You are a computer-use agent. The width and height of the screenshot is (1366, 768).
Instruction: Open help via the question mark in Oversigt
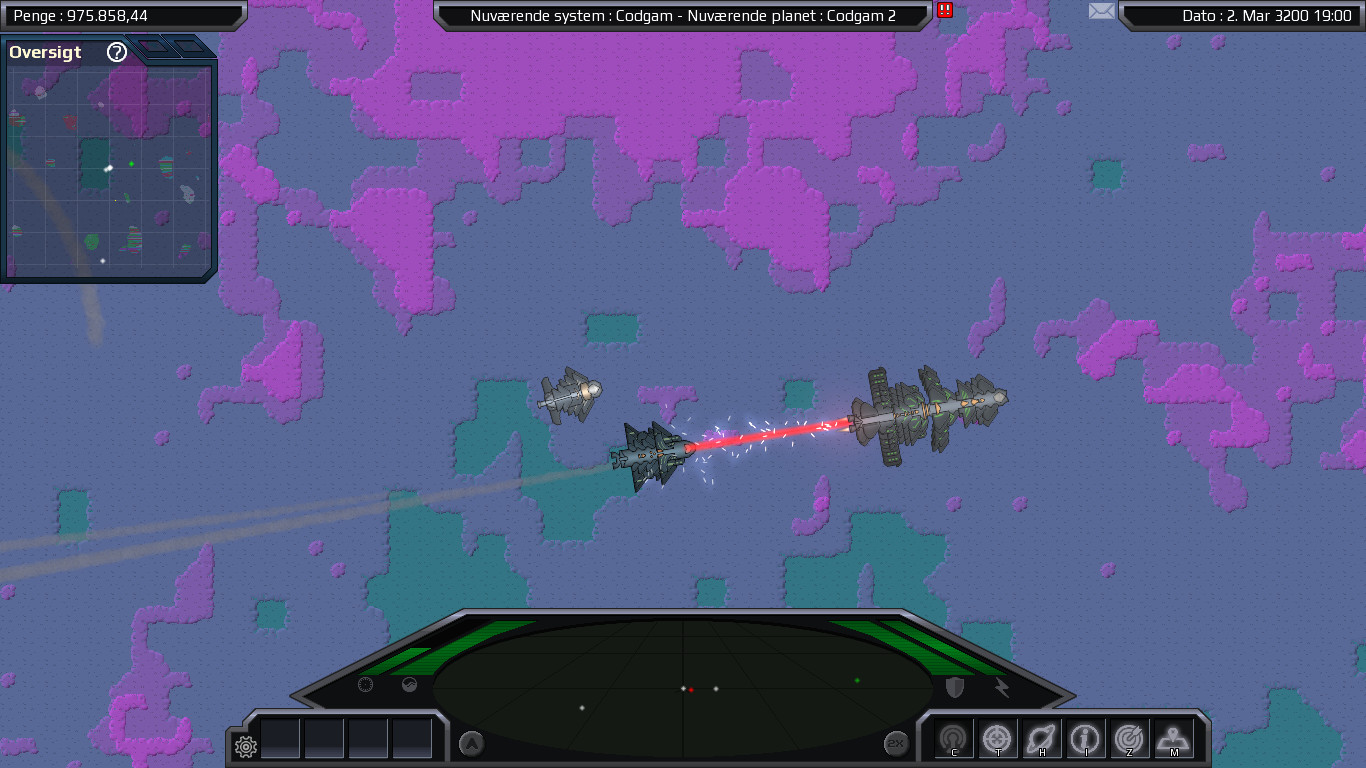[x=117, y=53]
